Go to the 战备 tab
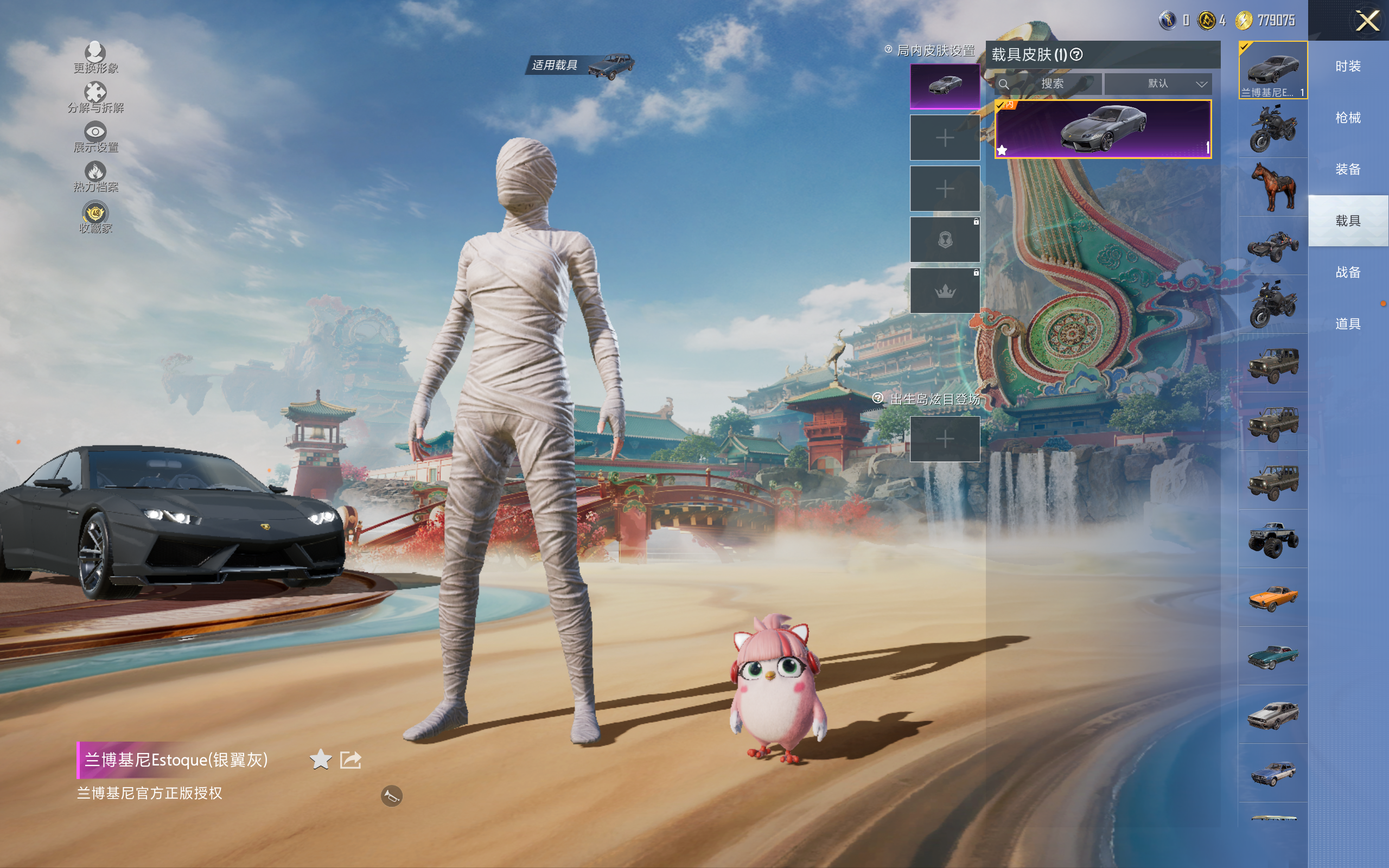Viewport: 1389px width, 868px height. [x=1348, y=272]
